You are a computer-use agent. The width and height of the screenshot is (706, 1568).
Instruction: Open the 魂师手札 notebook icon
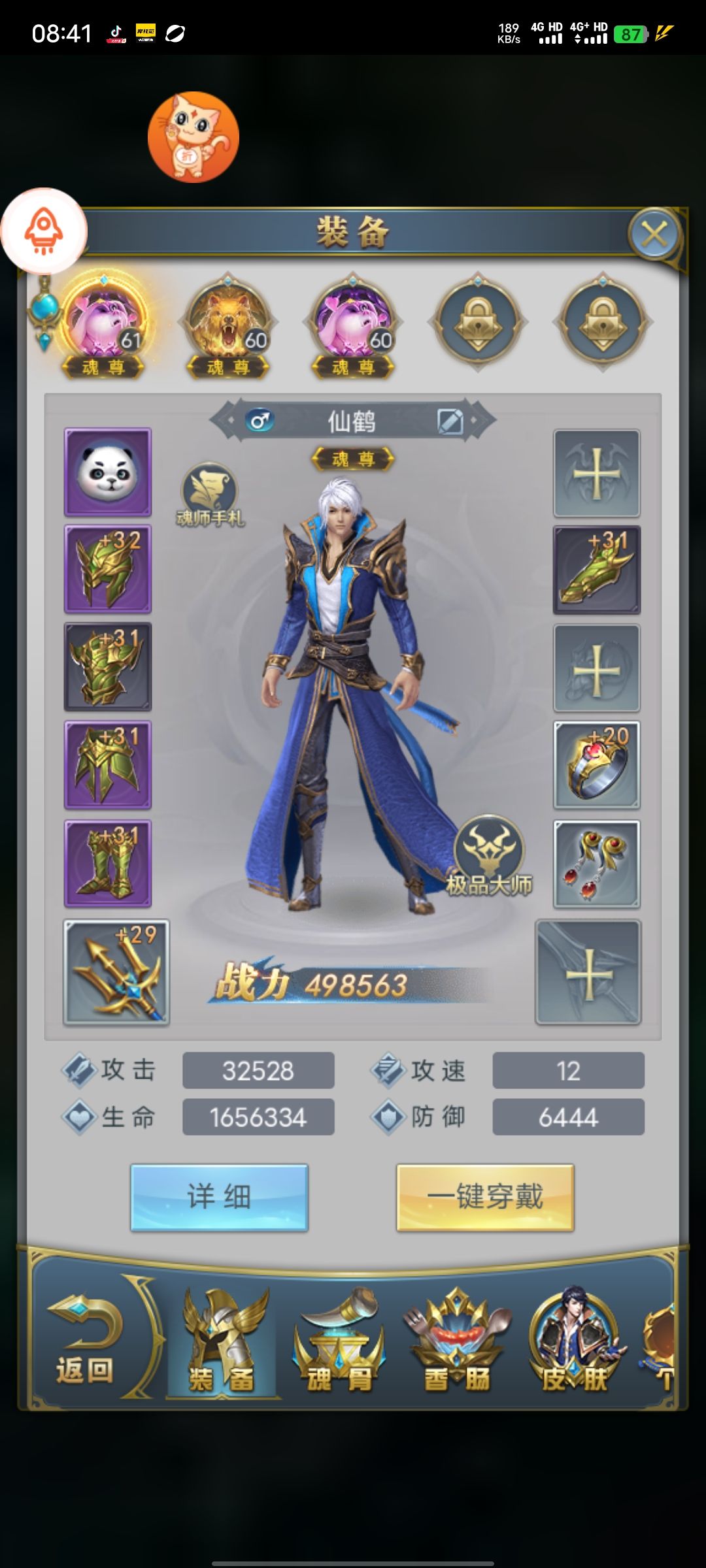pyautogui.click(x=209, y=493)
